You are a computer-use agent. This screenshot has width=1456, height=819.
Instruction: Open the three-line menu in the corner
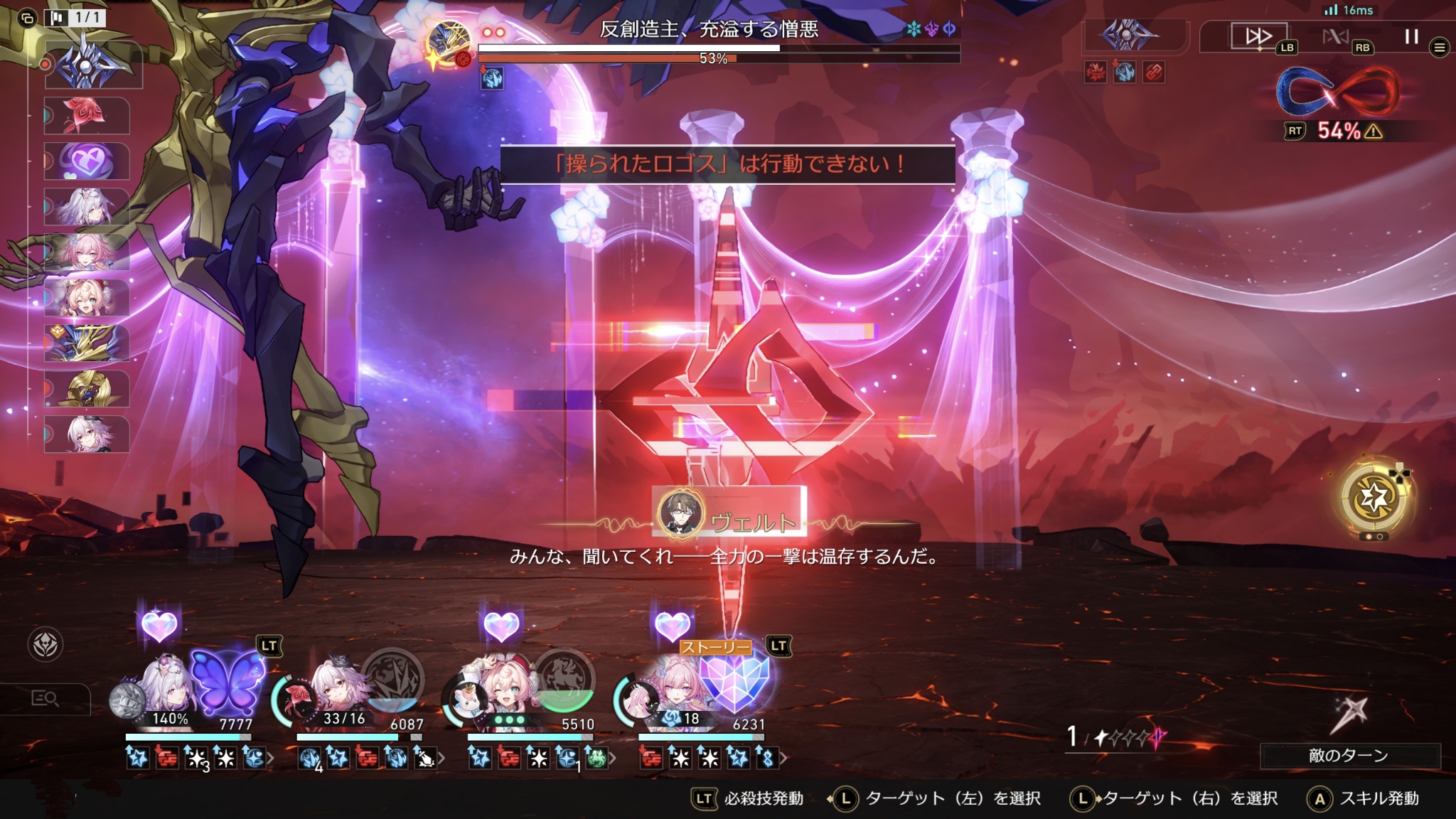[1440, 48]
